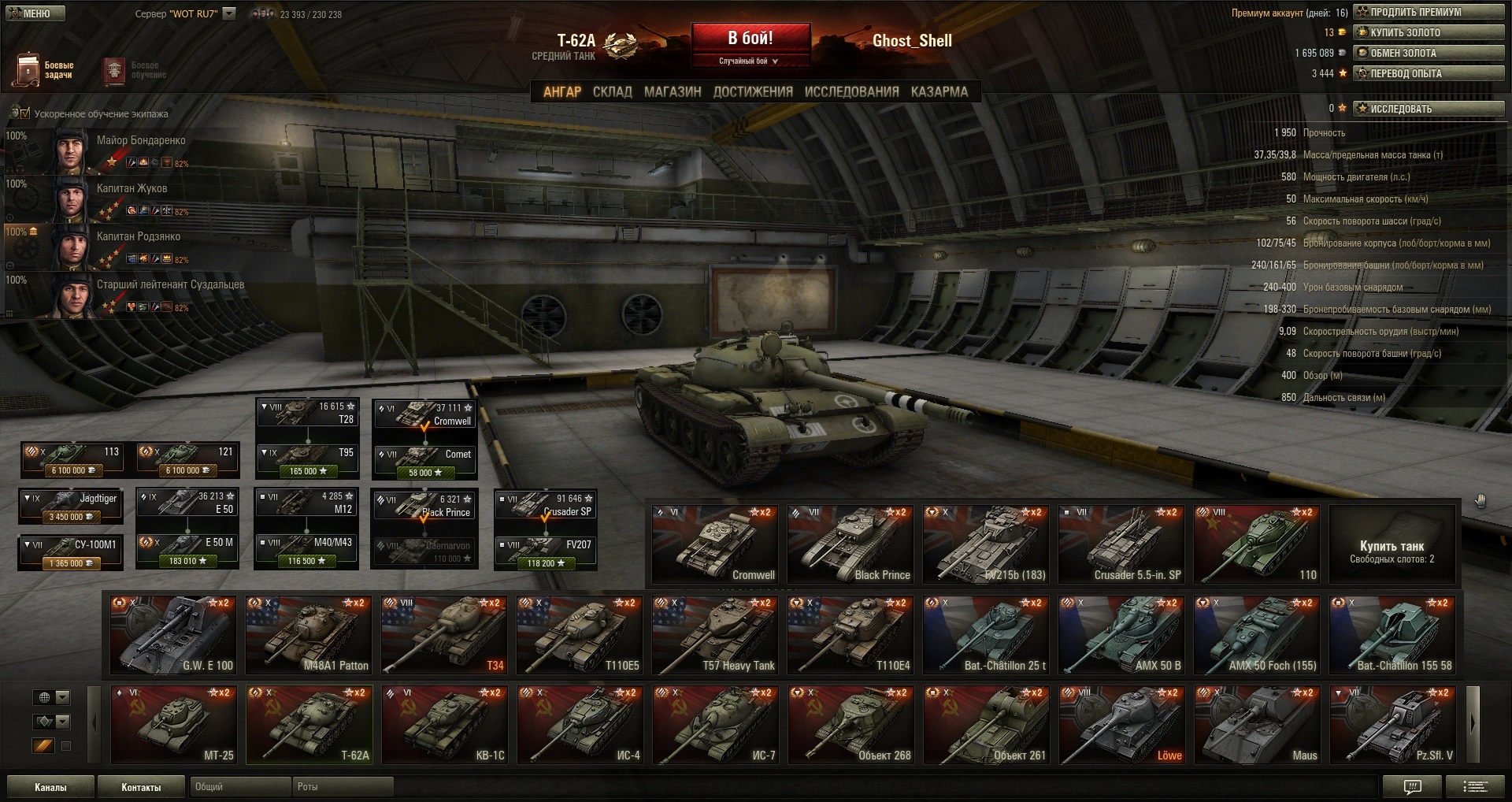
Task: Go to the ДОСТИЖЕНИЯ tab
Action: pyautogui.click(x=753, y=92)
